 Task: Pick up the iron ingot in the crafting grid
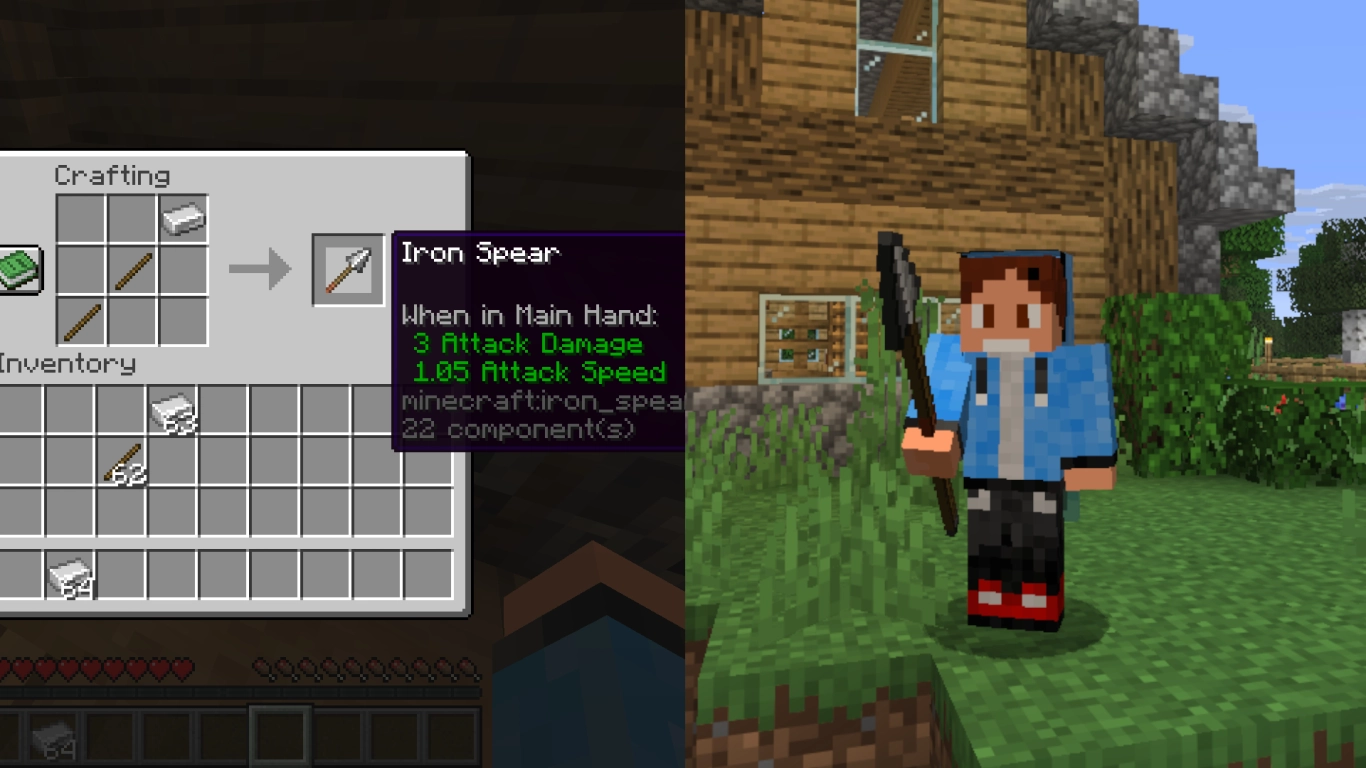tap(181, 219)
